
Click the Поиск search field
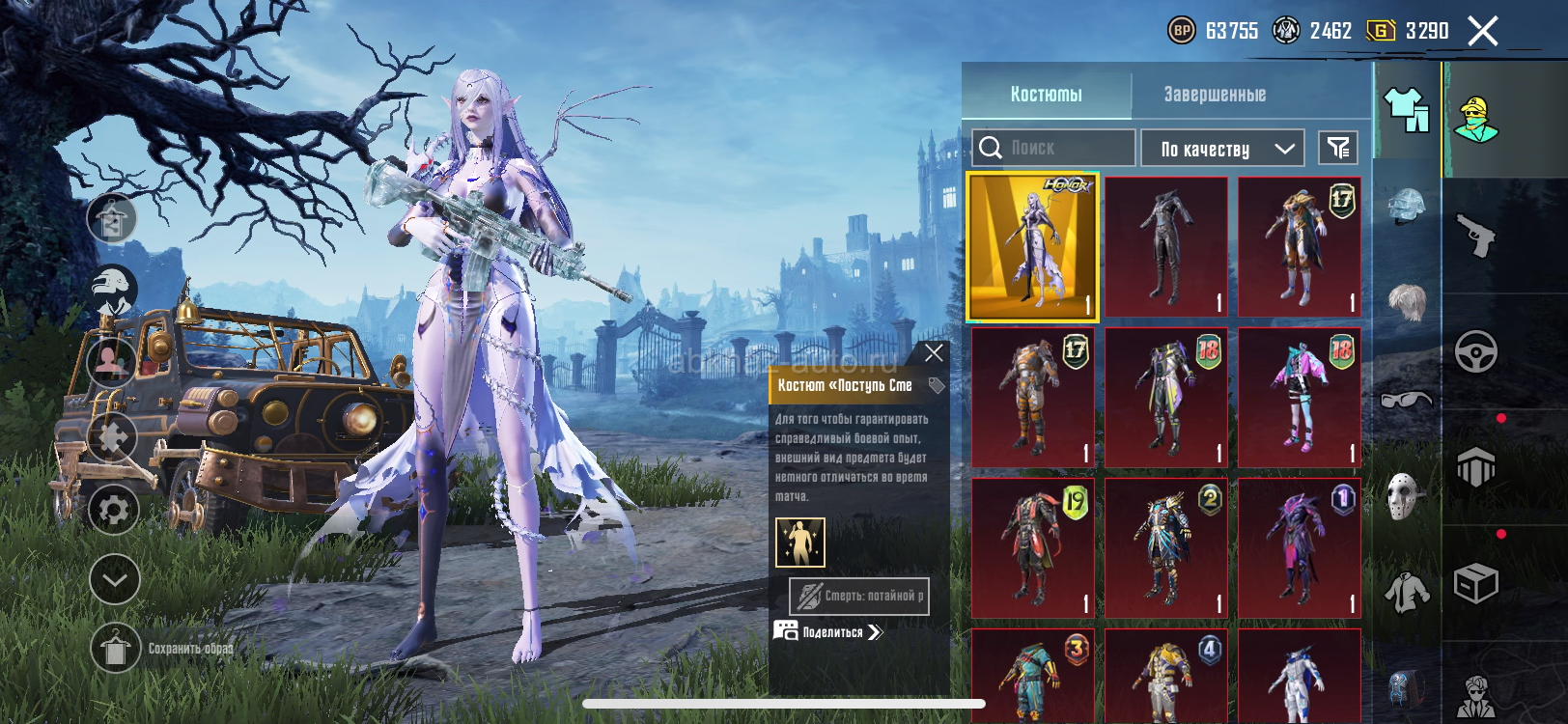coord(1054,148)
